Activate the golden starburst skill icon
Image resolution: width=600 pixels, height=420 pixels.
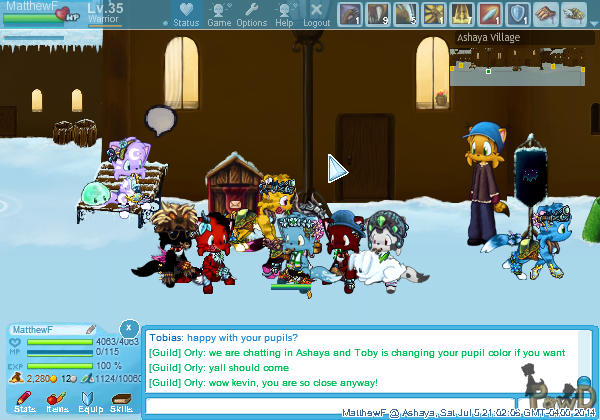click(x=434, y=13)
